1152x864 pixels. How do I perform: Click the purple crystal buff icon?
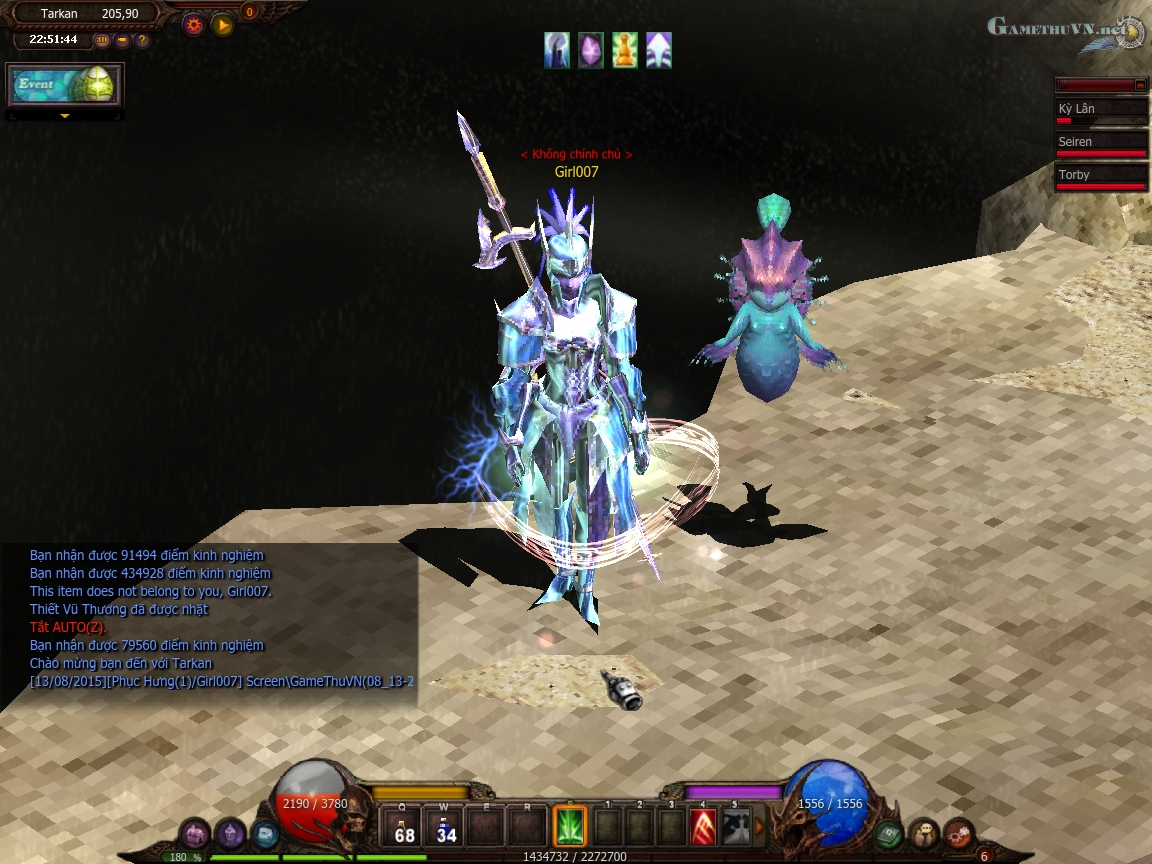click(x=591, y=50)
